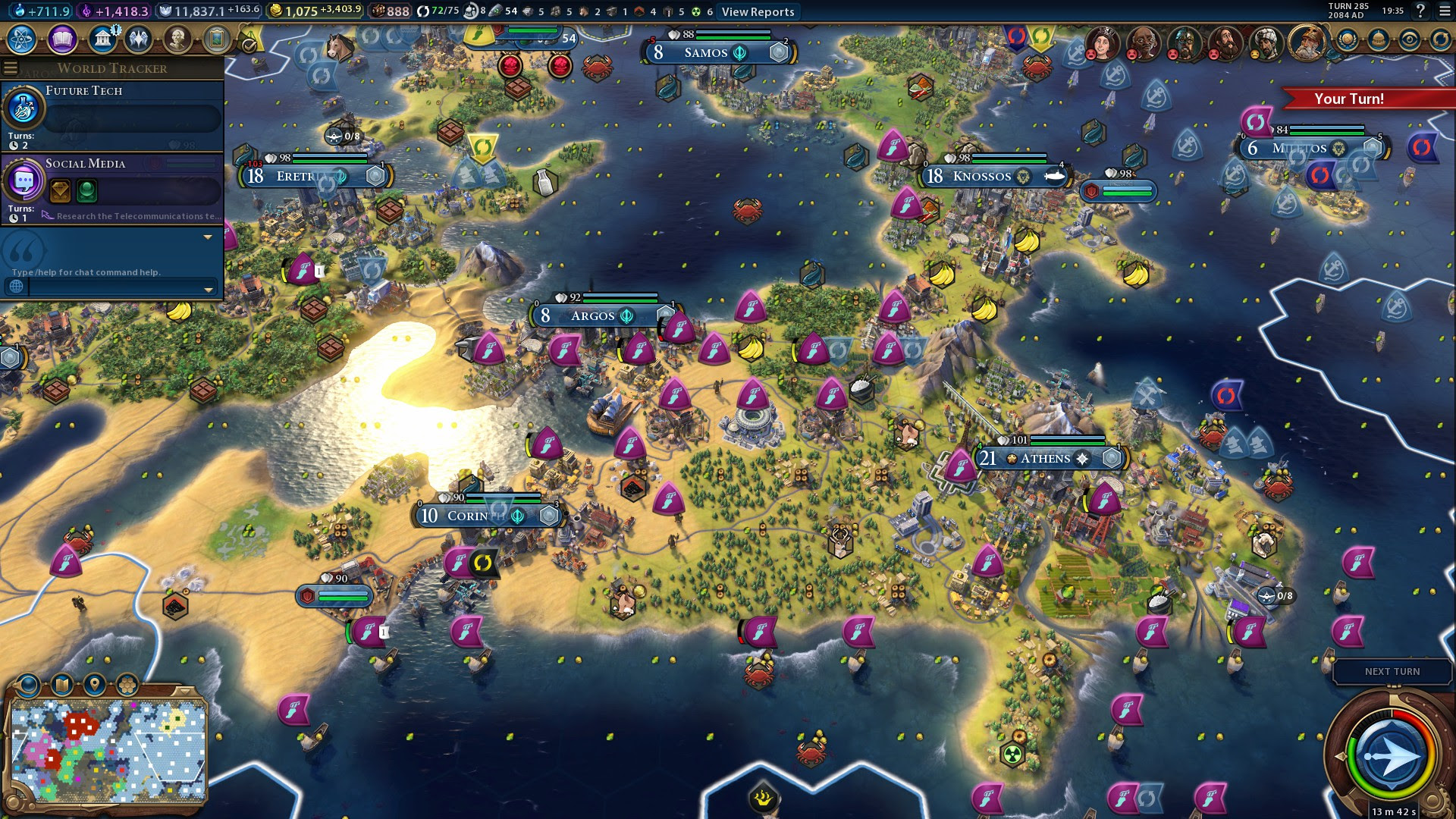Select the Future Tech research entry
Image resolution: width=1456 pixels, height=819 pixels.
tap(114, 114)
